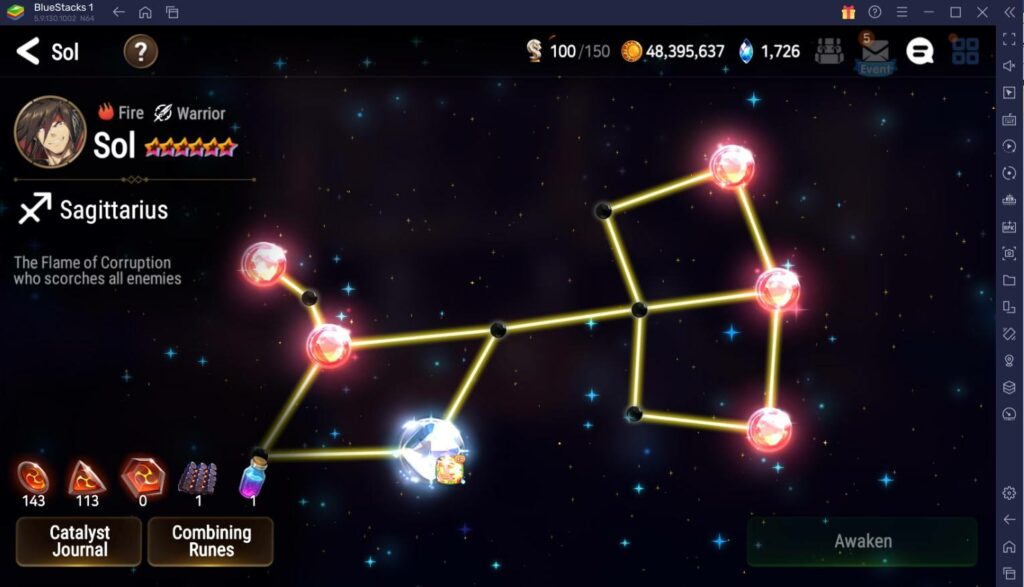Select the fire rune with 143 count

coord(33,477)
